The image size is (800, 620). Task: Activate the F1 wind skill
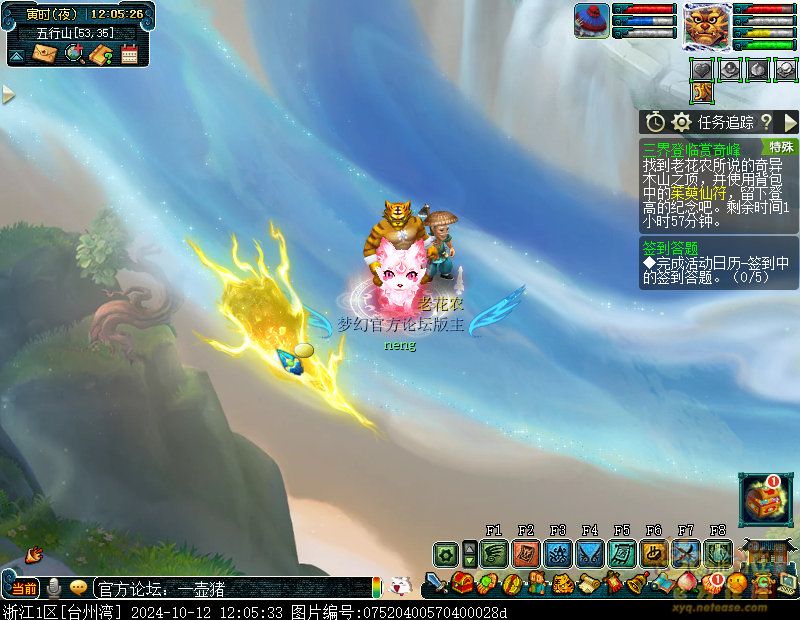pyautogui.click(x=493, y=553)
